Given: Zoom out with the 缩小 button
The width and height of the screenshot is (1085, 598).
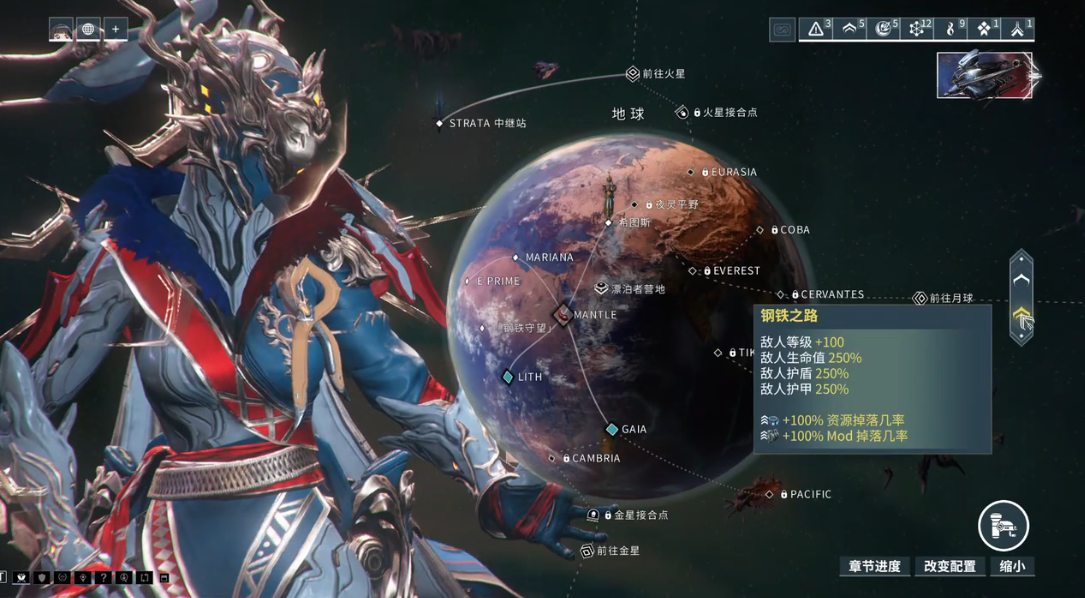Looking at the screenshot, I should 1012,566.
